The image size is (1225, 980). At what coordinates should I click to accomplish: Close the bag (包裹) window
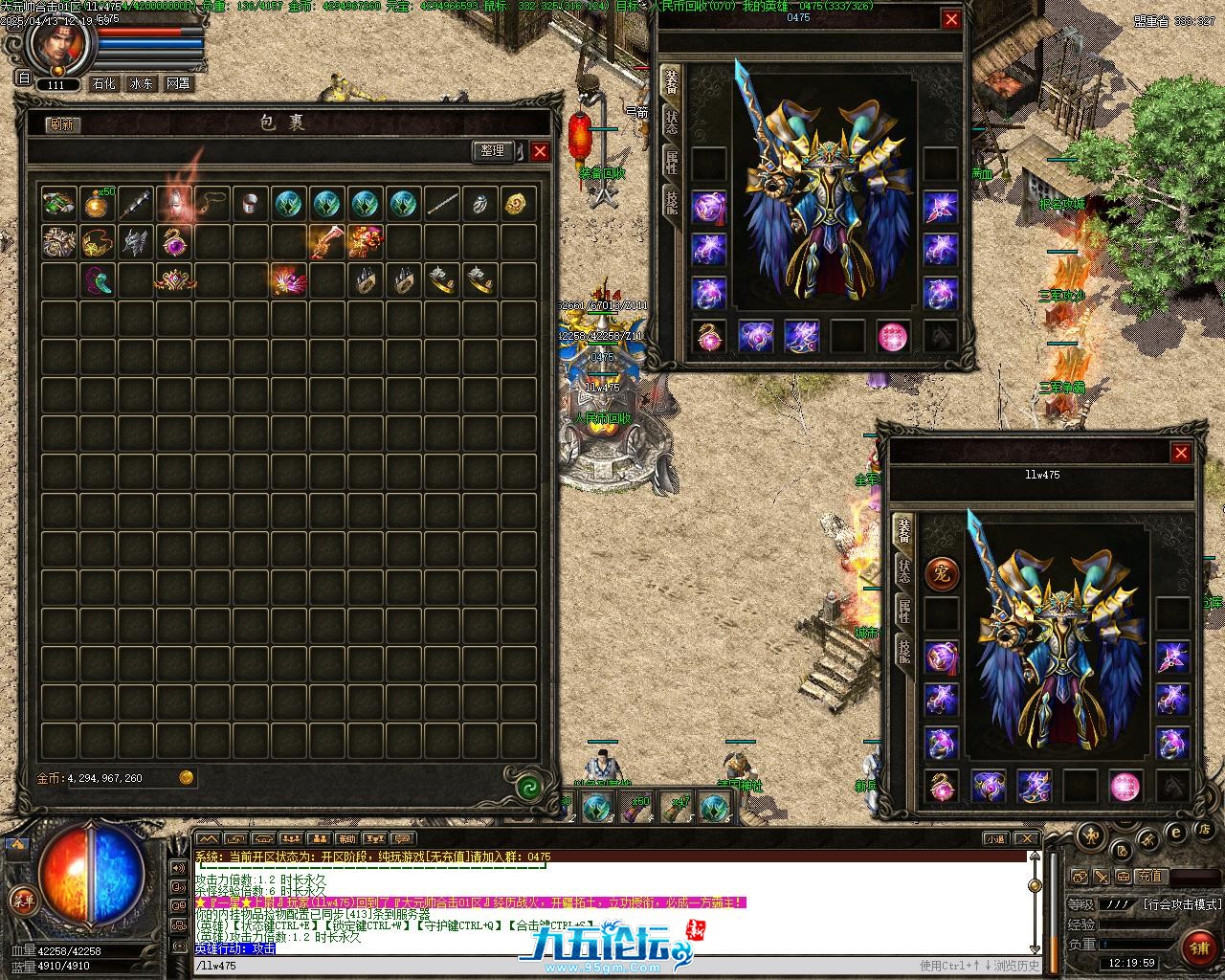541,151
